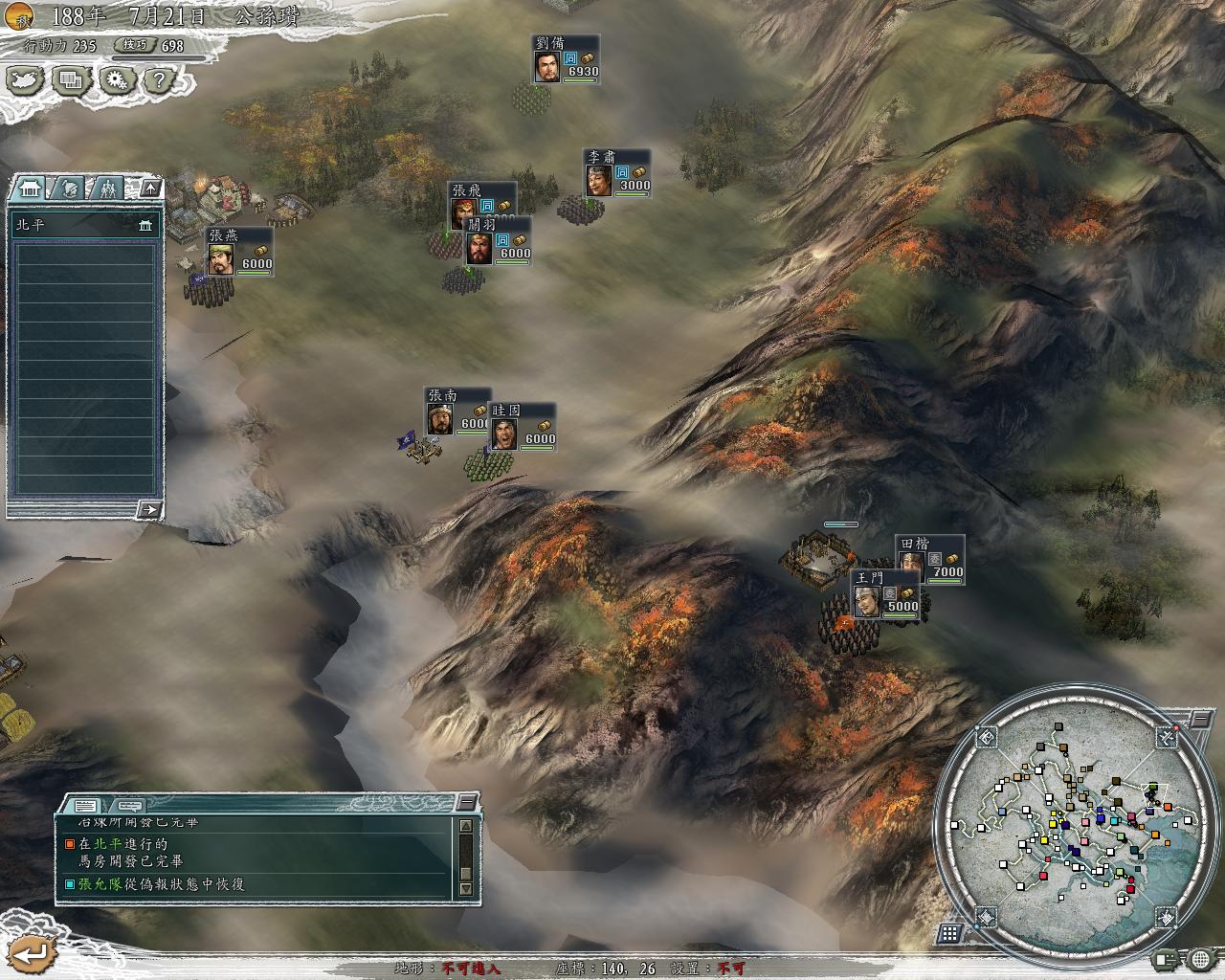Open the China map overview button

(x=26, y=80)
